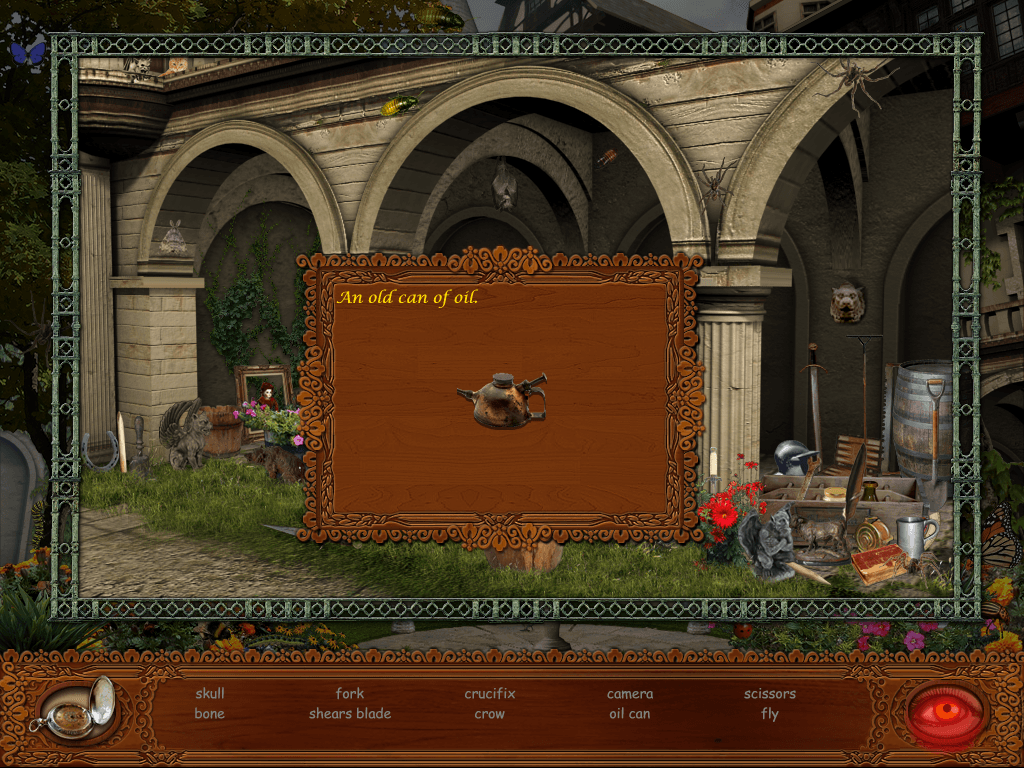Dismiss the old oil can description popup

click(501, 400)
